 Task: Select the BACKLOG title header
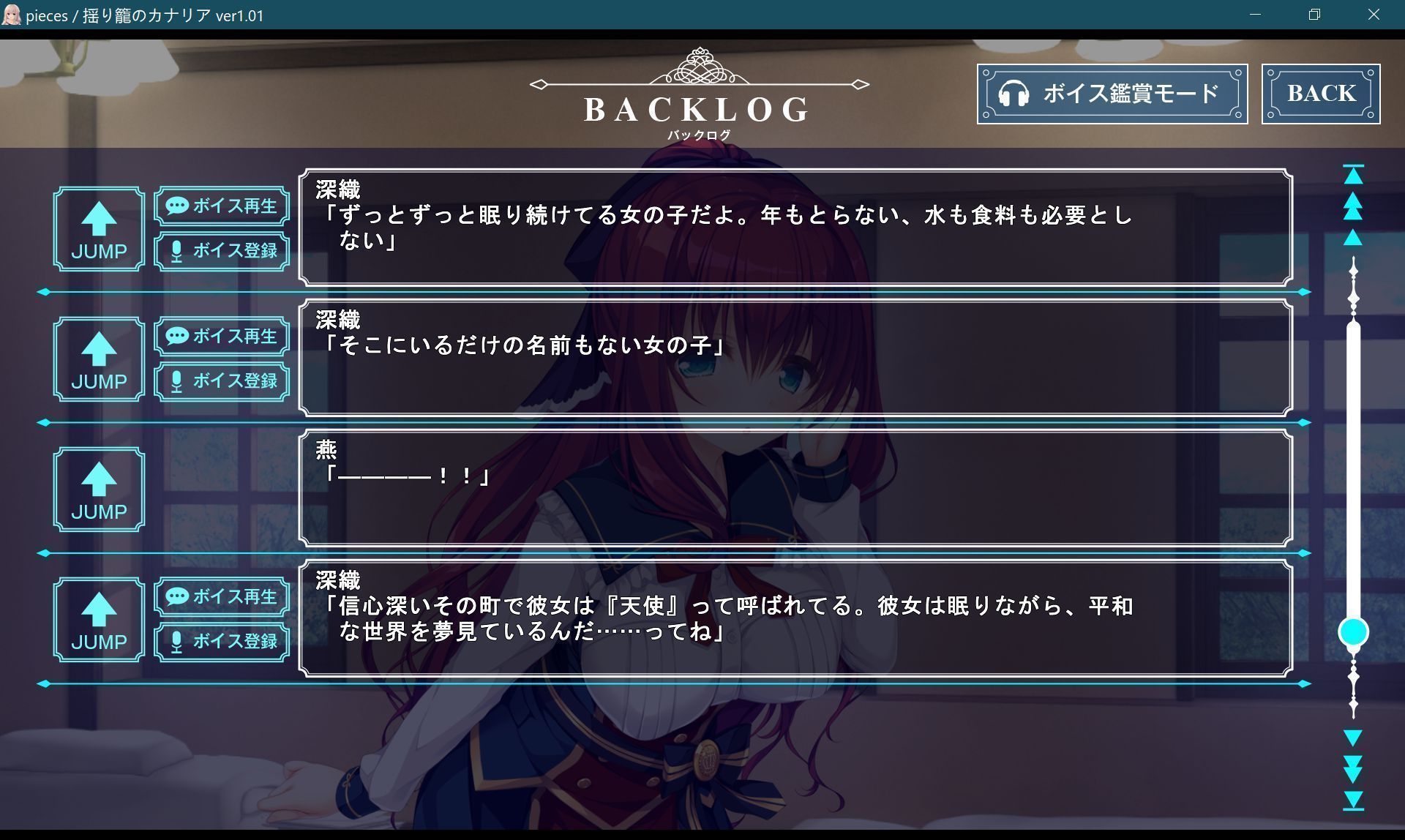click(696, 109)
